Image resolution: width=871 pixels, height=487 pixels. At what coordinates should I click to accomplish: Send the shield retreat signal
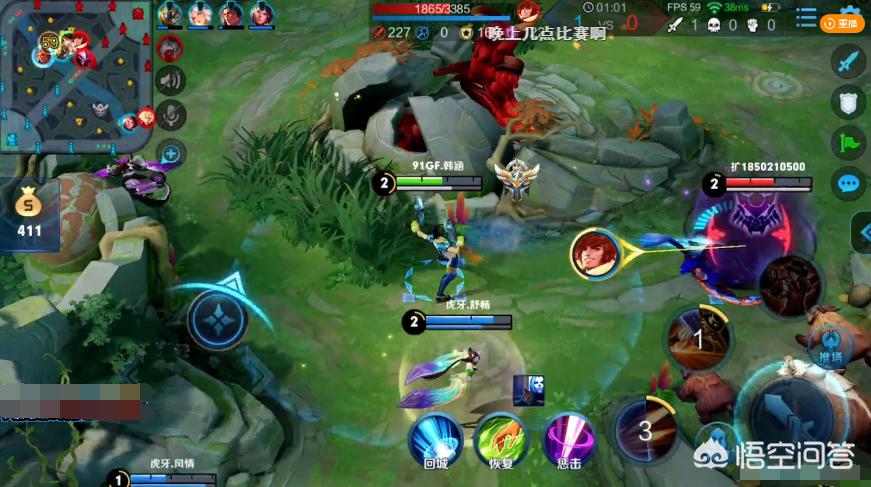848,102
